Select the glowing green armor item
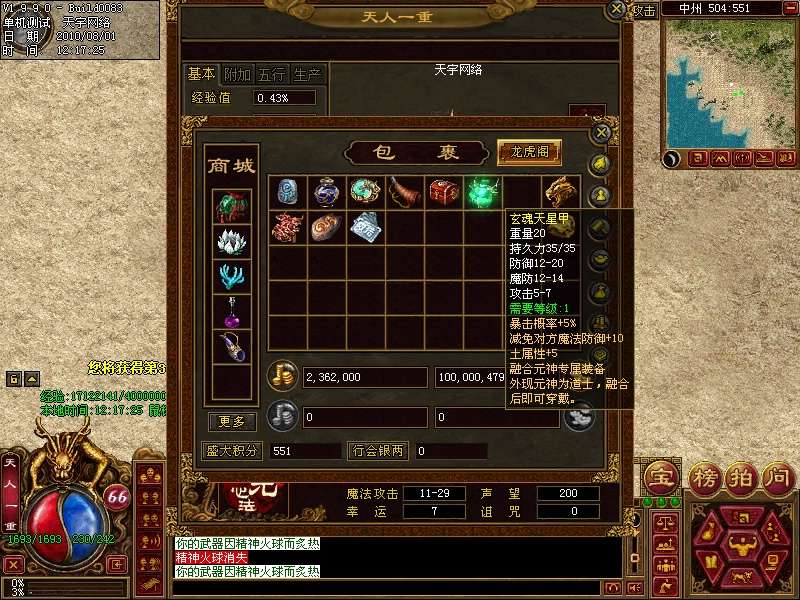Screen dimensions: 800x600 coord(483,192)
